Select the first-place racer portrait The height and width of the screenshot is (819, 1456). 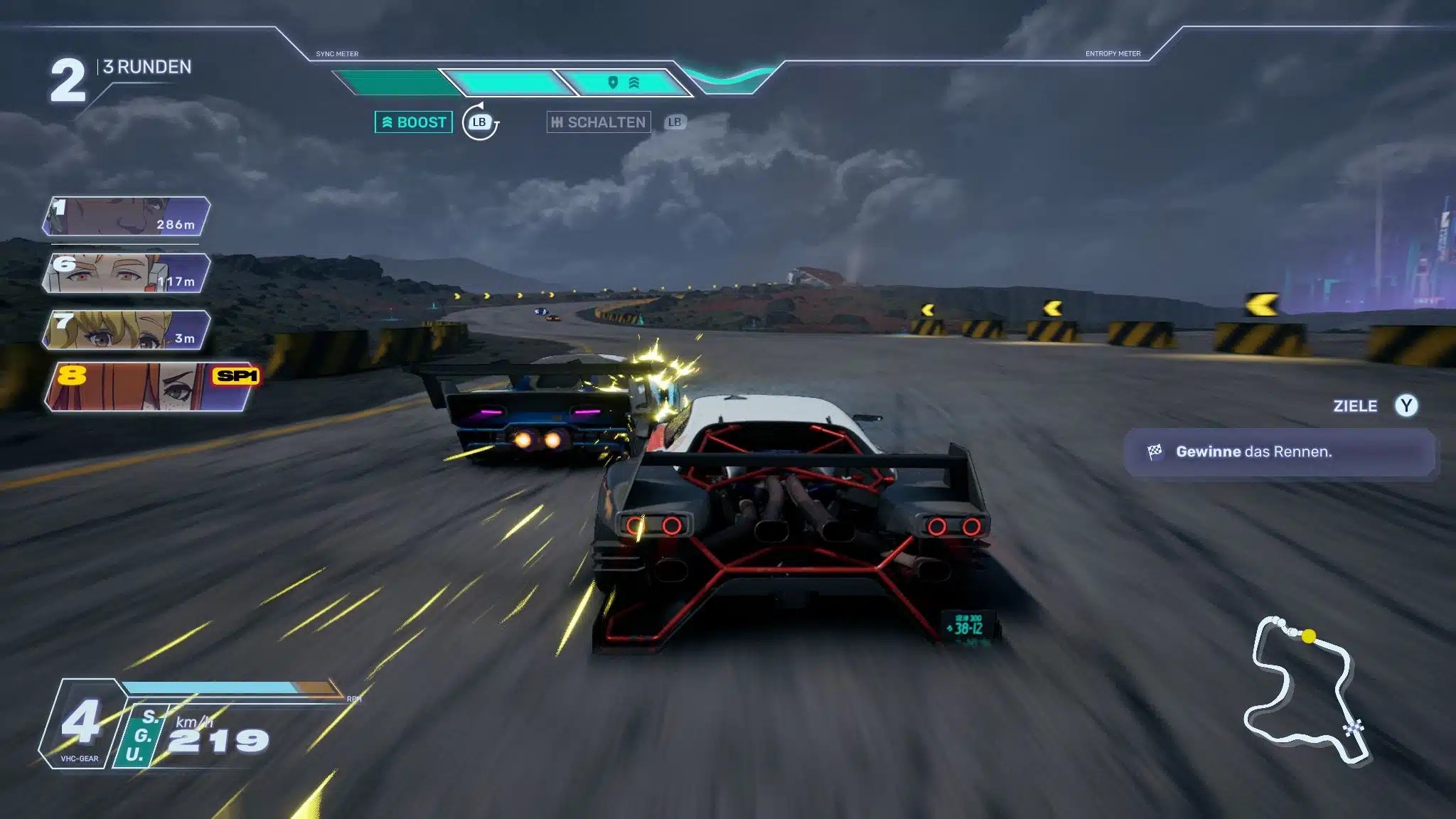click(x=127, y=216)
